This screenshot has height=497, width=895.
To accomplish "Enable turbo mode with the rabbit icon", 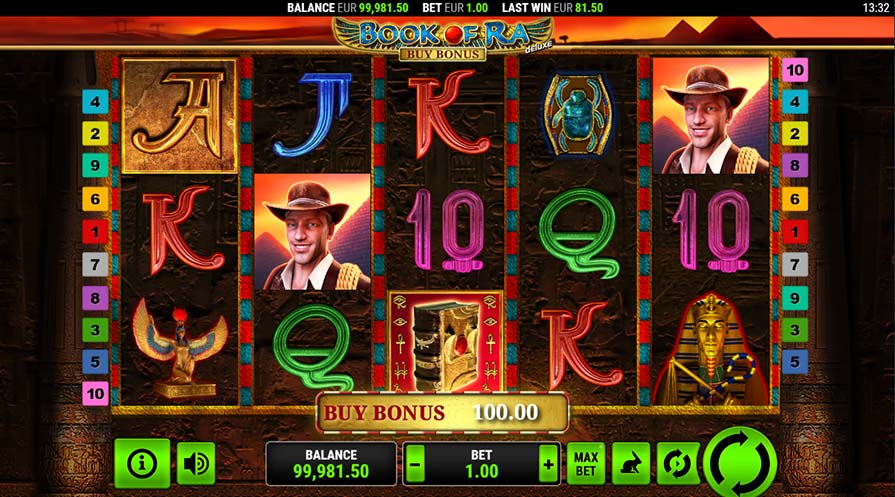I will tap(630, 464).
